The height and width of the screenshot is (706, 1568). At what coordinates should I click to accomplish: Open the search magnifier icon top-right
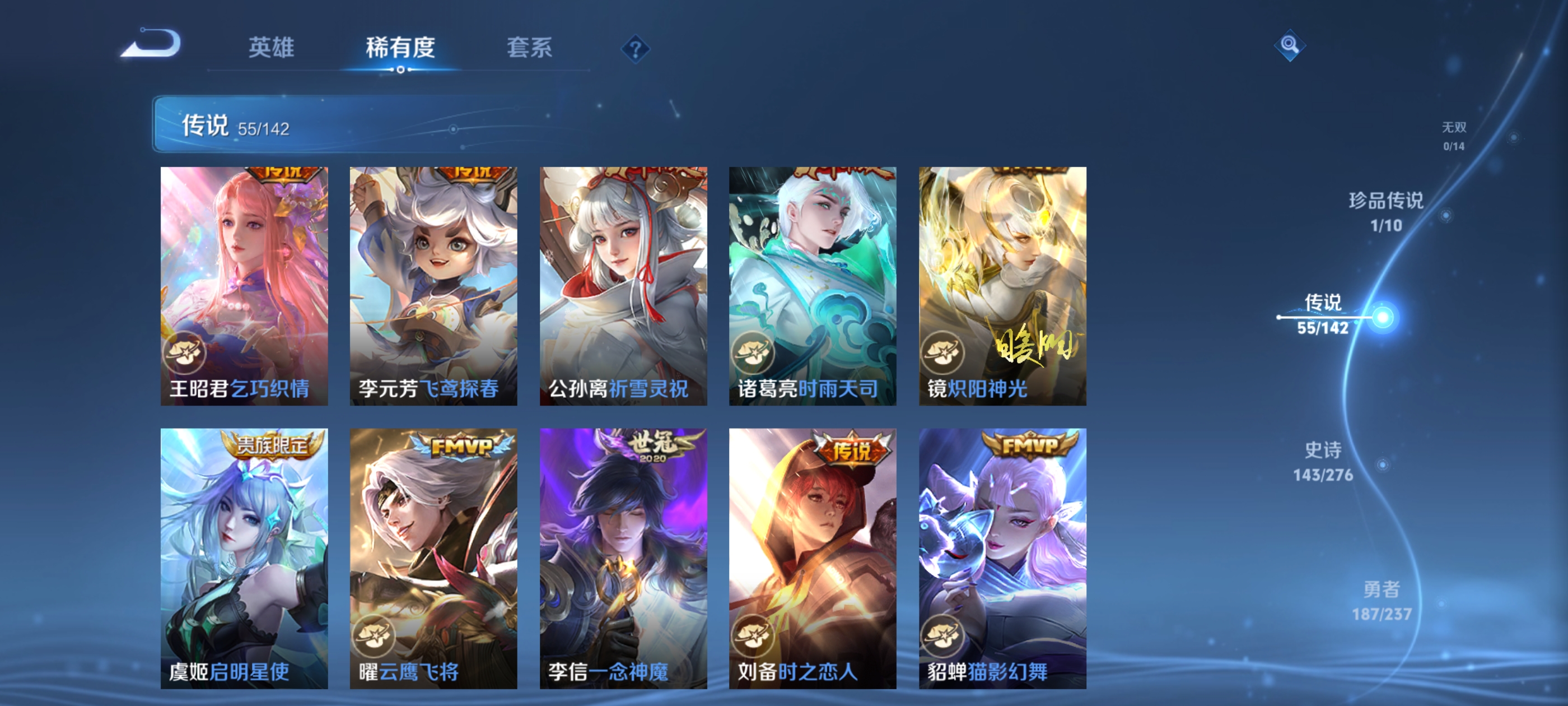point(1290,45)
